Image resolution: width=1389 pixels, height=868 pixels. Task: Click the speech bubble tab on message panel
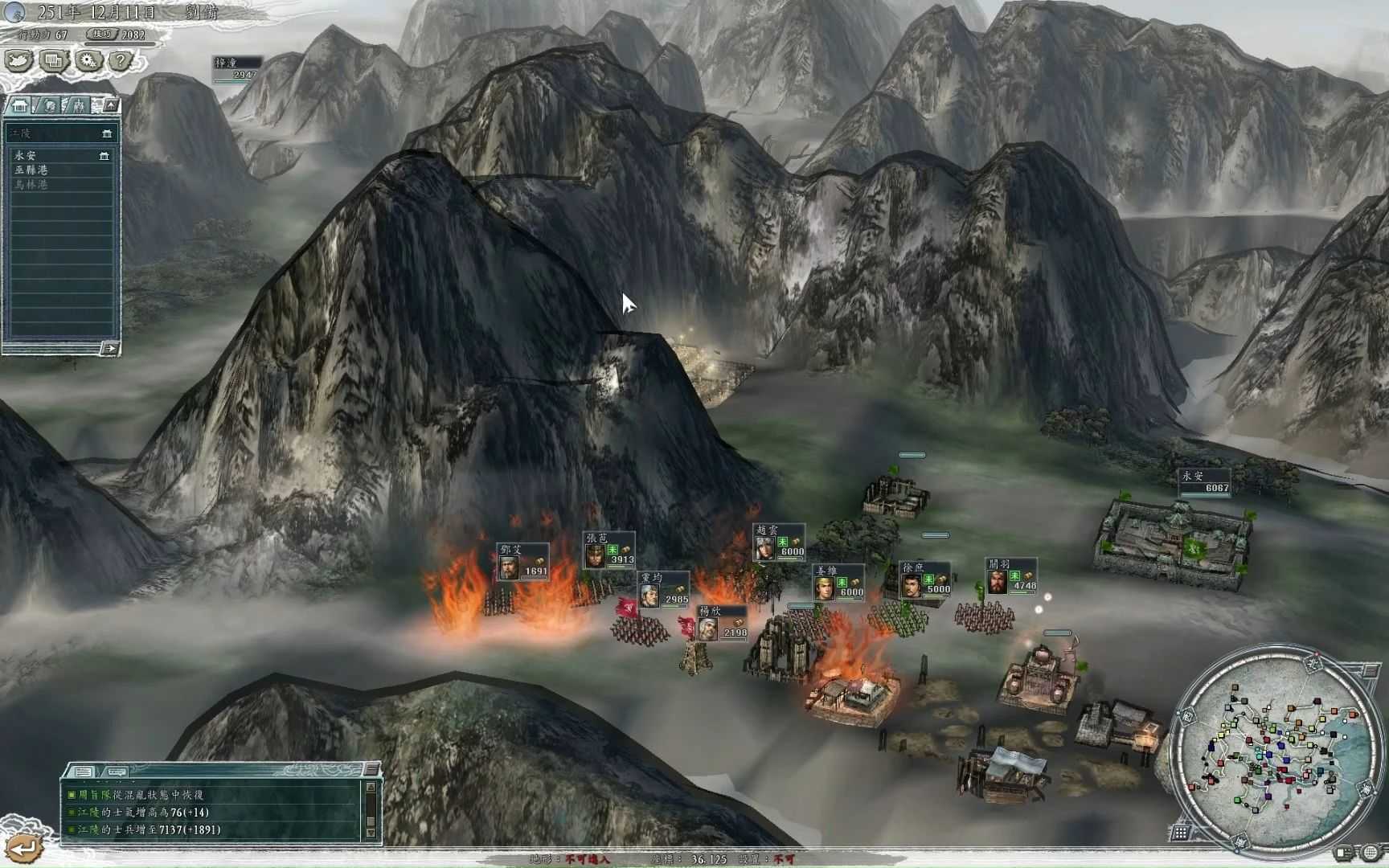pos(116,772)
